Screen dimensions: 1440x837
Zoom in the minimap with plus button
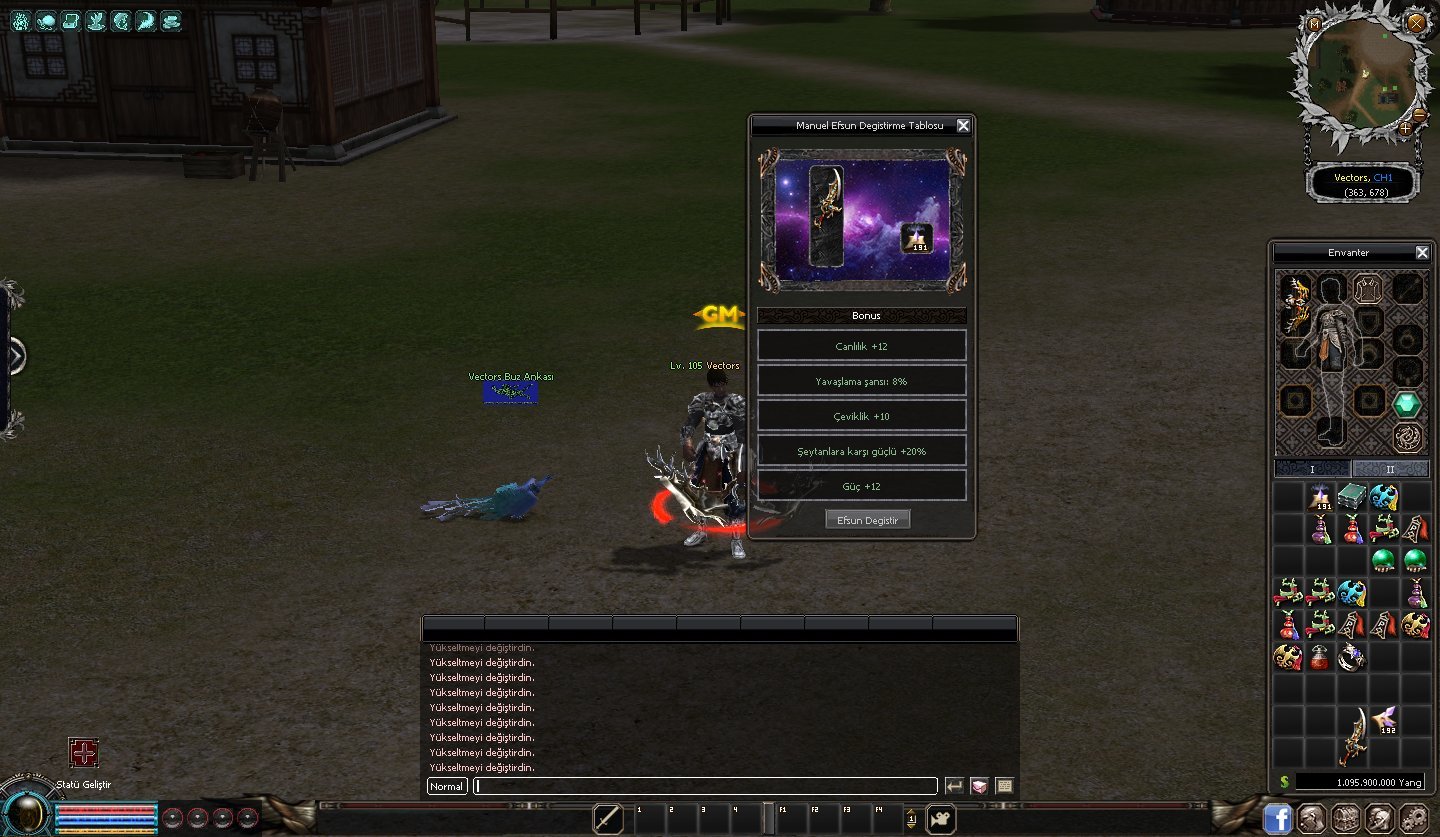[x=1405, y=128]
